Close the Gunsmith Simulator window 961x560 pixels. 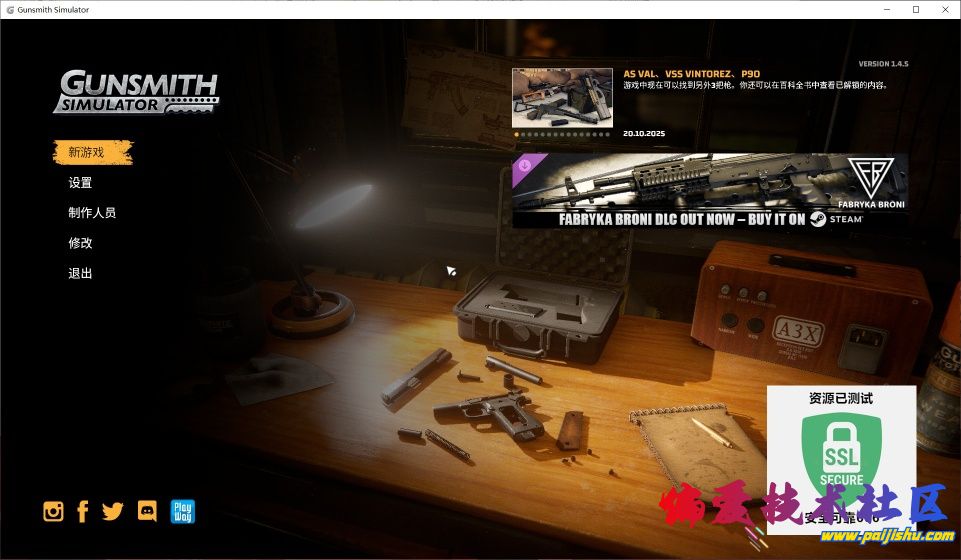[943, 9]
